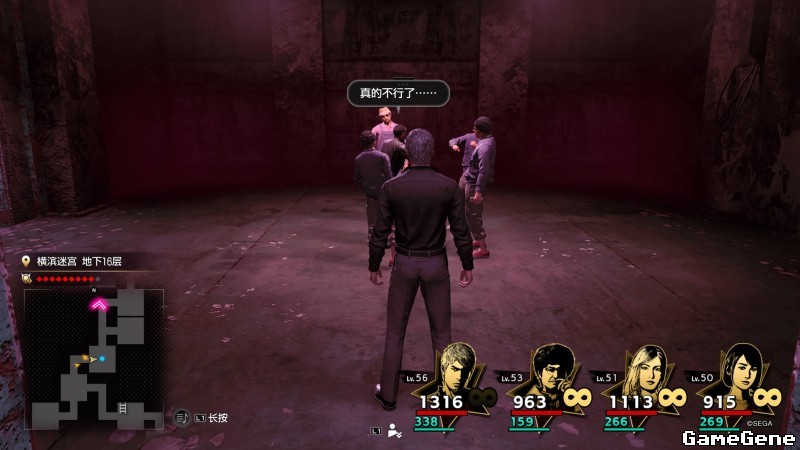Open the Yokohama dungeon minimap
The height and width of the screenshot is (450, 800).
coord(94,356)
